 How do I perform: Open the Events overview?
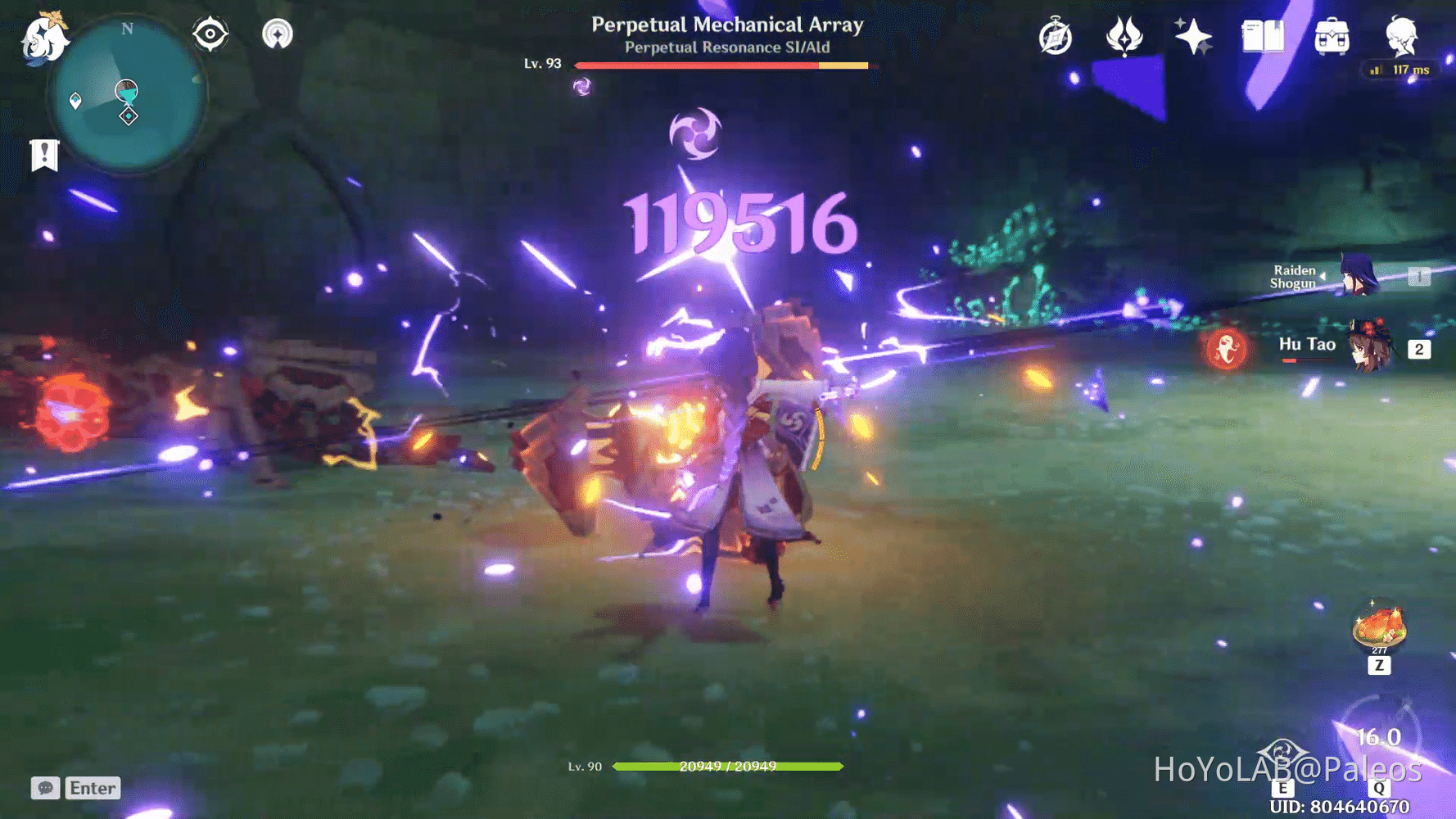tap(1055, 36)
